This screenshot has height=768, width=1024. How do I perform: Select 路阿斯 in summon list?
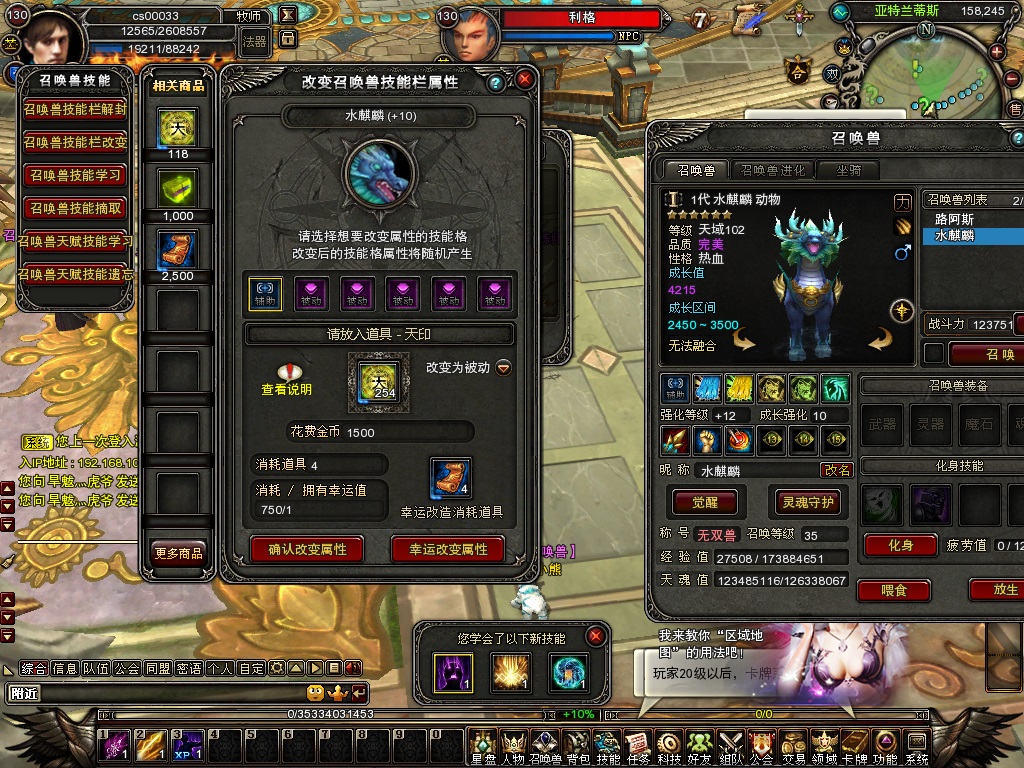click(955, 219)
